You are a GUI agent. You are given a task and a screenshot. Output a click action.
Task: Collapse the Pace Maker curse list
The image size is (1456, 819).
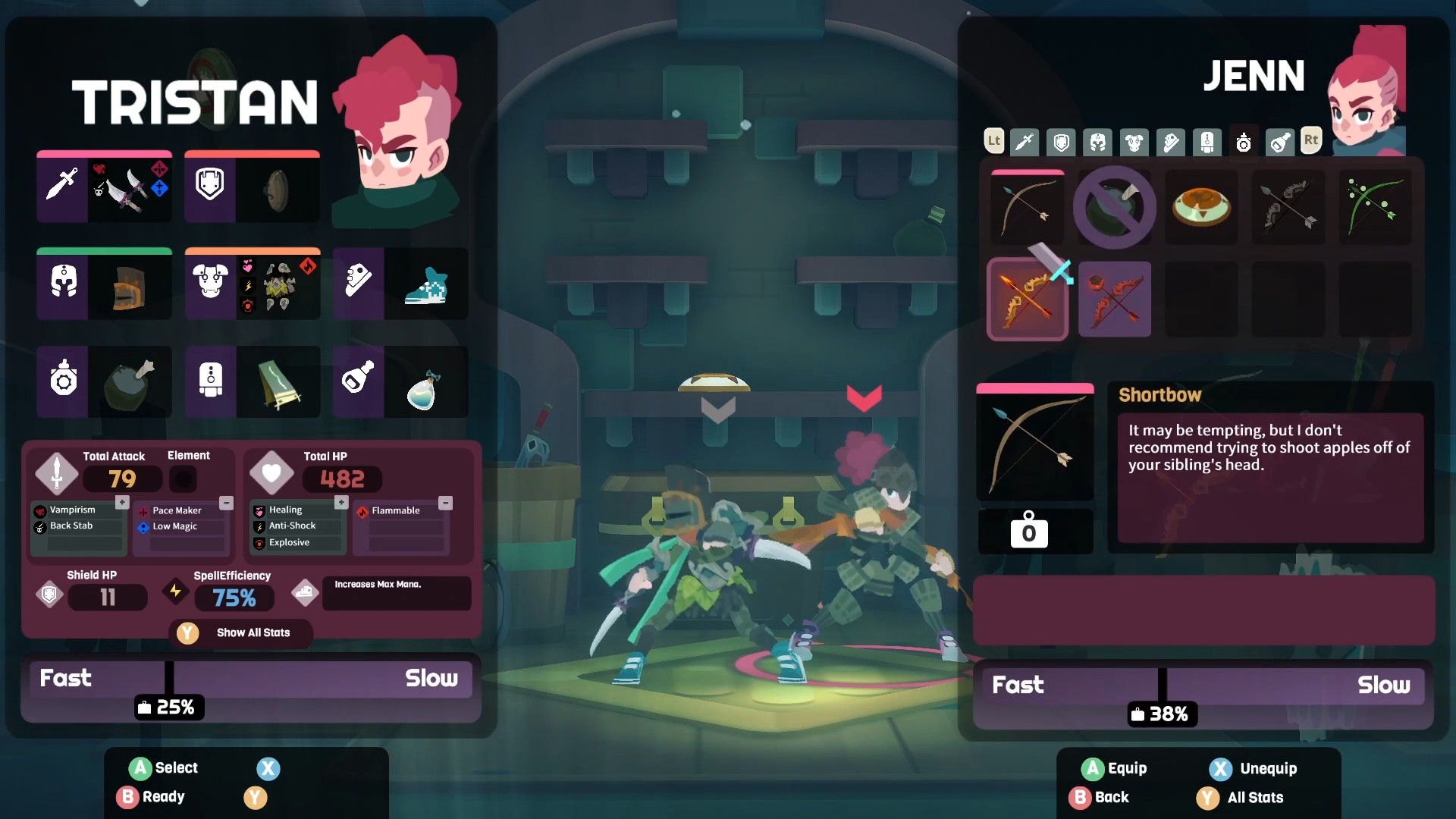[225, 502]
